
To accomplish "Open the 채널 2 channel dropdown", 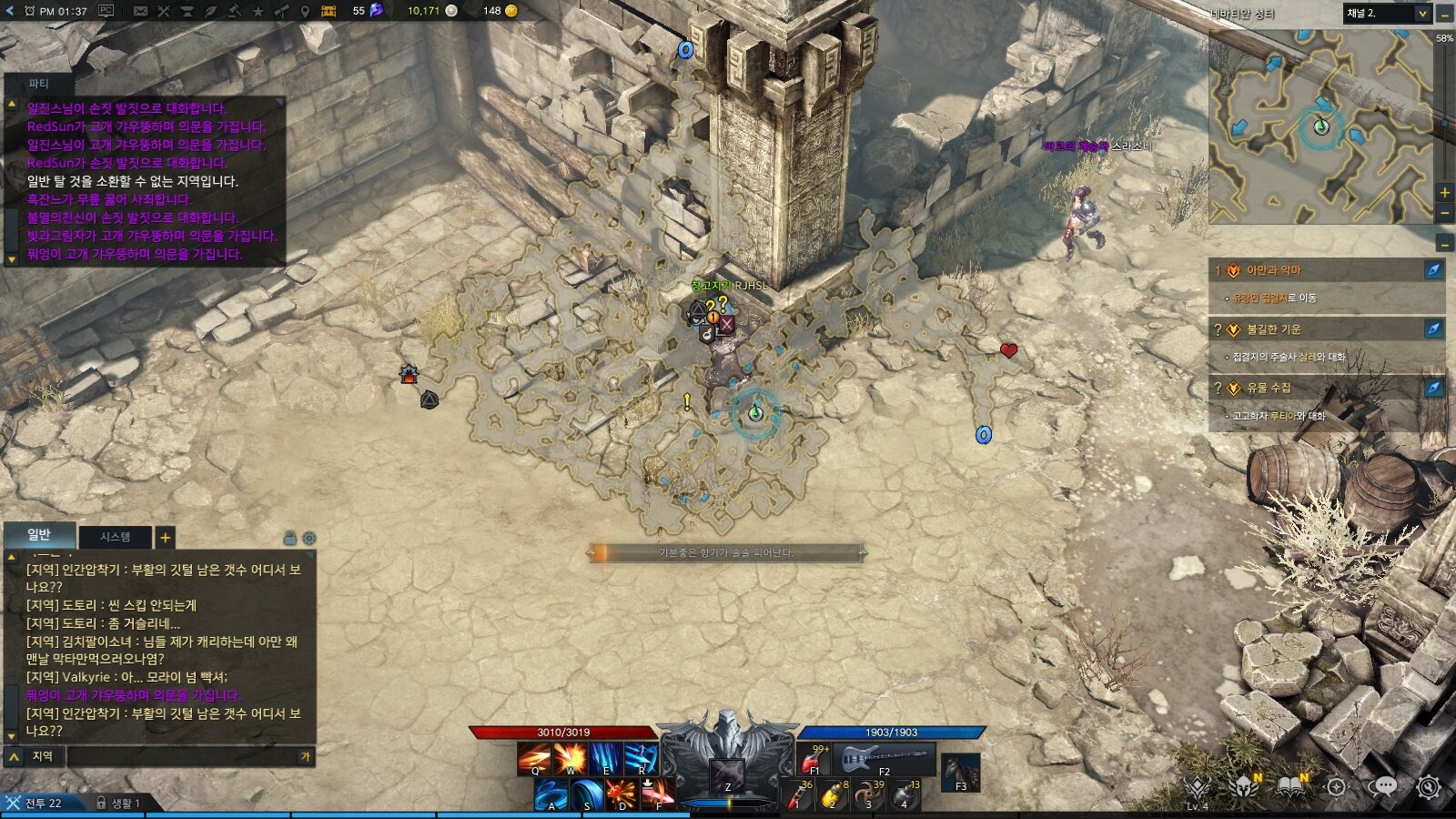I will point(1387,13).
